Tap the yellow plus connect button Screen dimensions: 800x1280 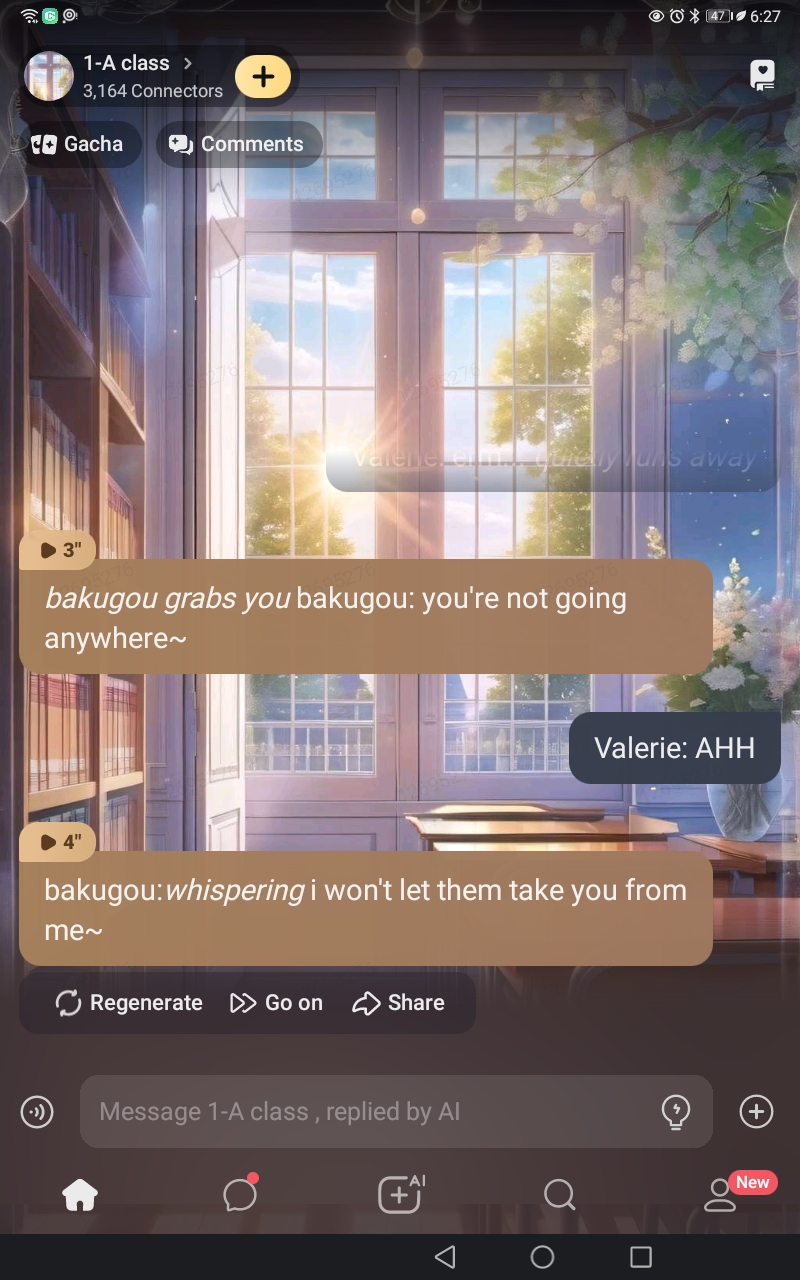coord(263,77)
